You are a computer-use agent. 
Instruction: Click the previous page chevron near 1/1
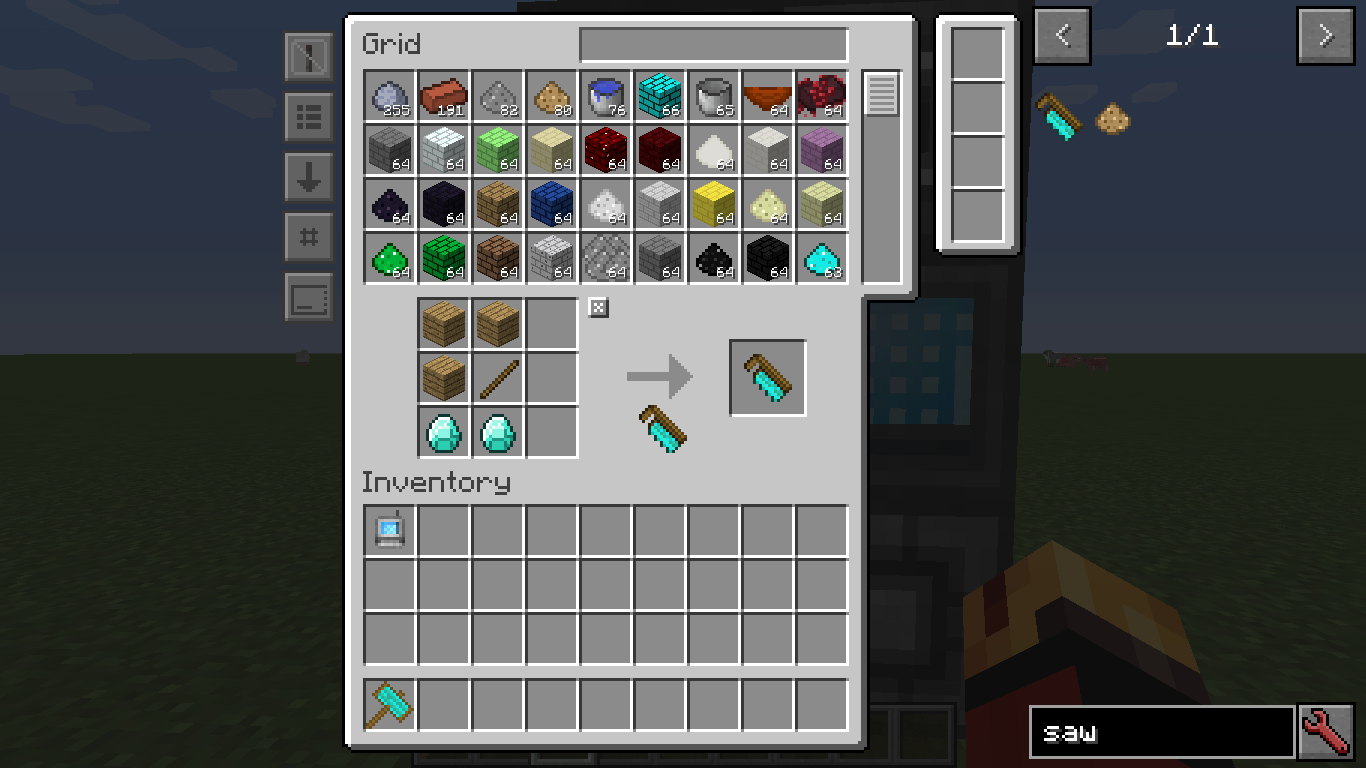pos(1061,35)
